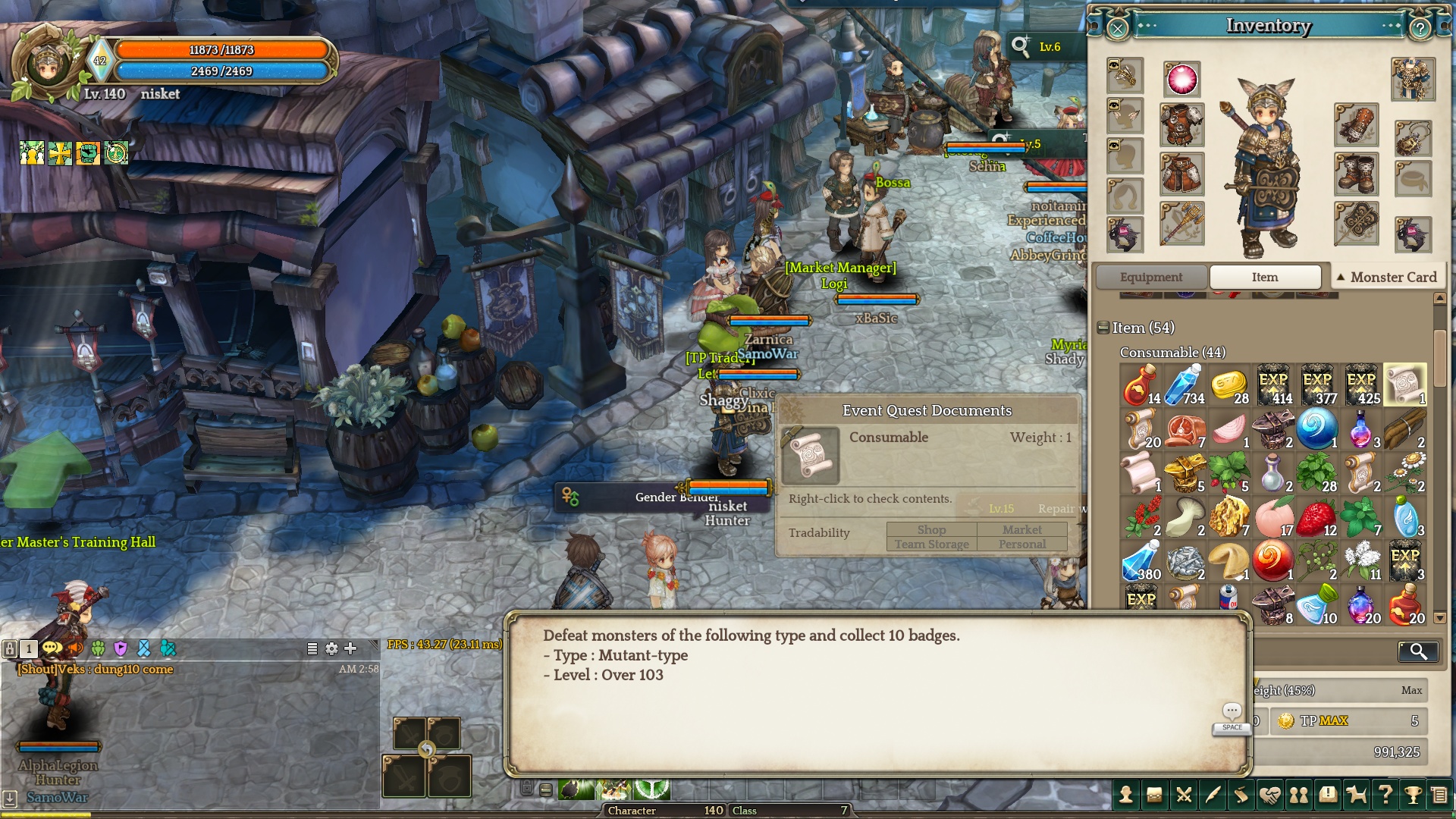Switch to the Item tab
The width and height of the screenshot is (1456, 819).
pyautogui.click(x=1264, y=278)
